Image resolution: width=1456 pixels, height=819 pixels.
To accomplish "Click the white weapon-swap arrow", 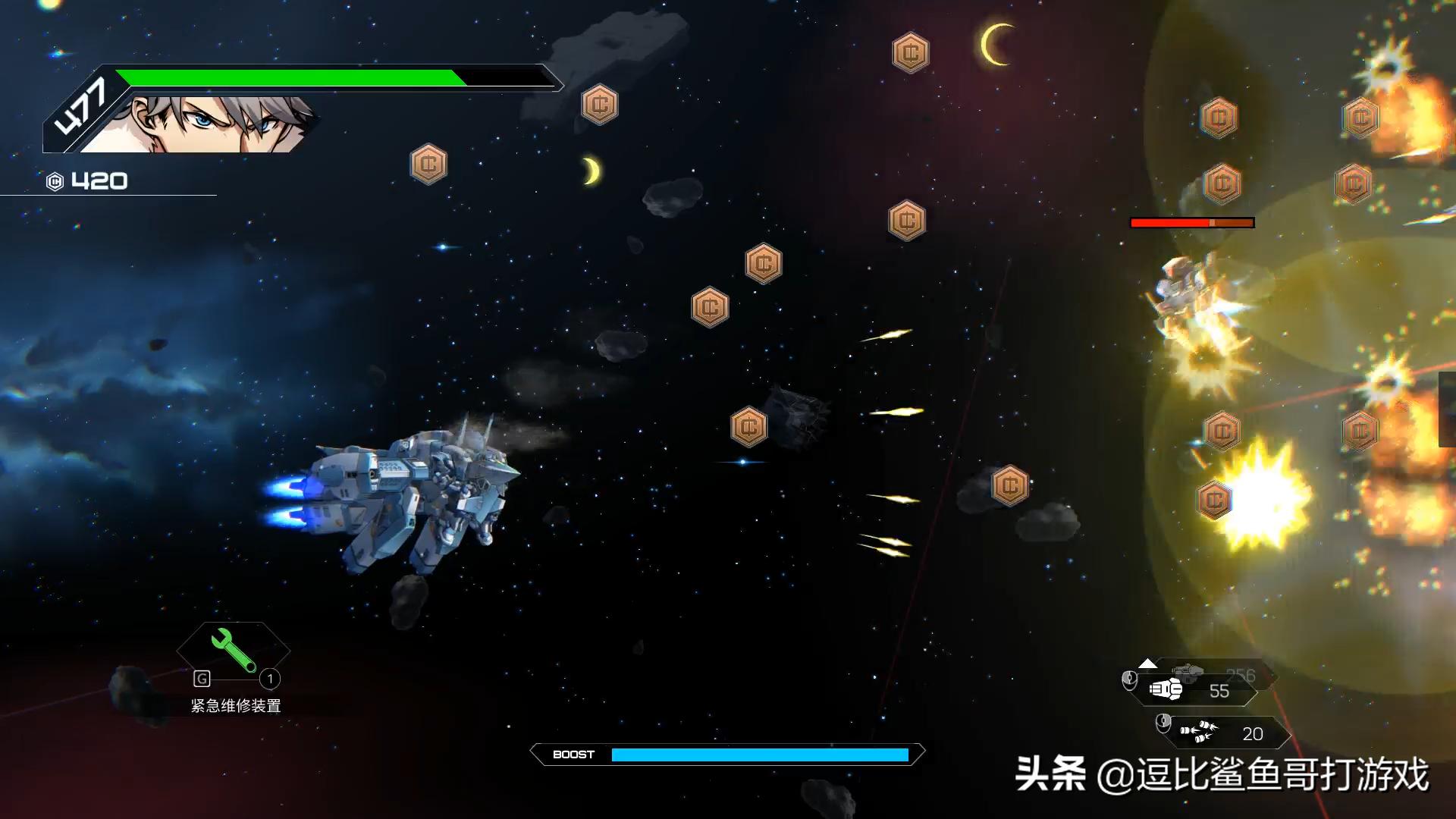I will point(1147,664).
